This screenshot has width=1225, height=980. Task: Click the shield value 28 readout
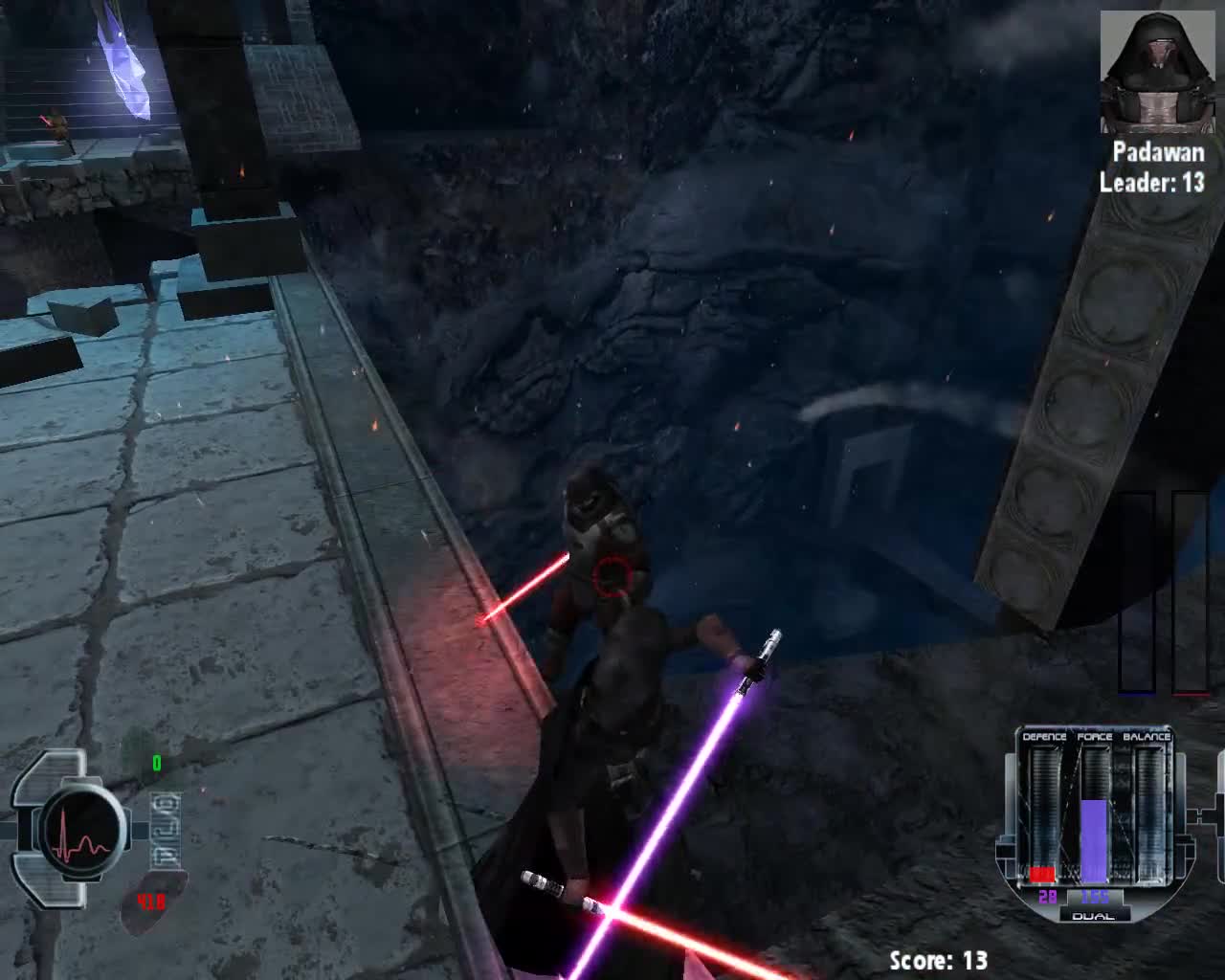[x=1047, y=897]
